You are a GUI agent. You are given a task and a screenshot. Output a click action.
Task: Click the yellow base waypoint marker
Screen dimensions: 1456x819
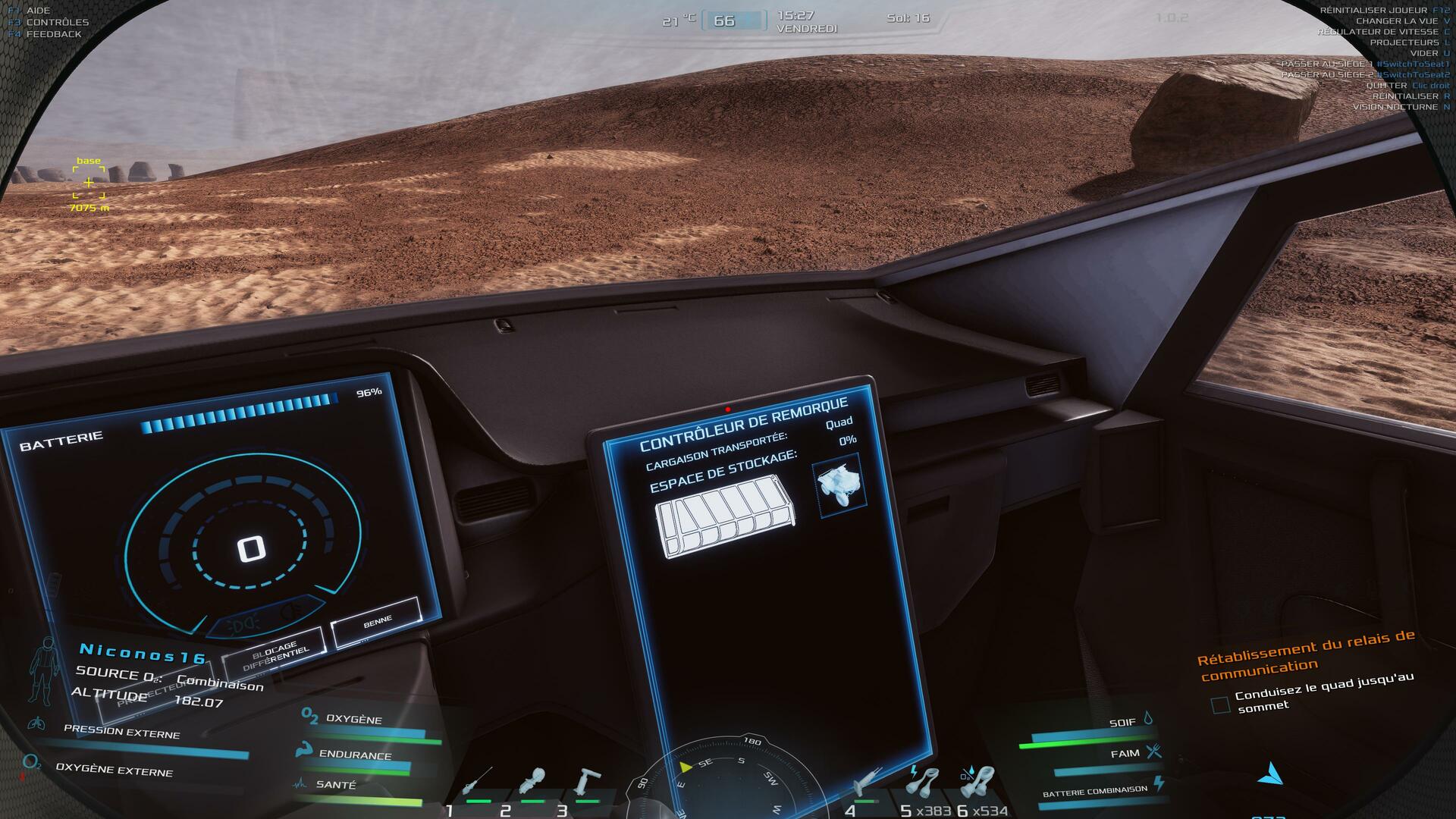pos(89,183)
